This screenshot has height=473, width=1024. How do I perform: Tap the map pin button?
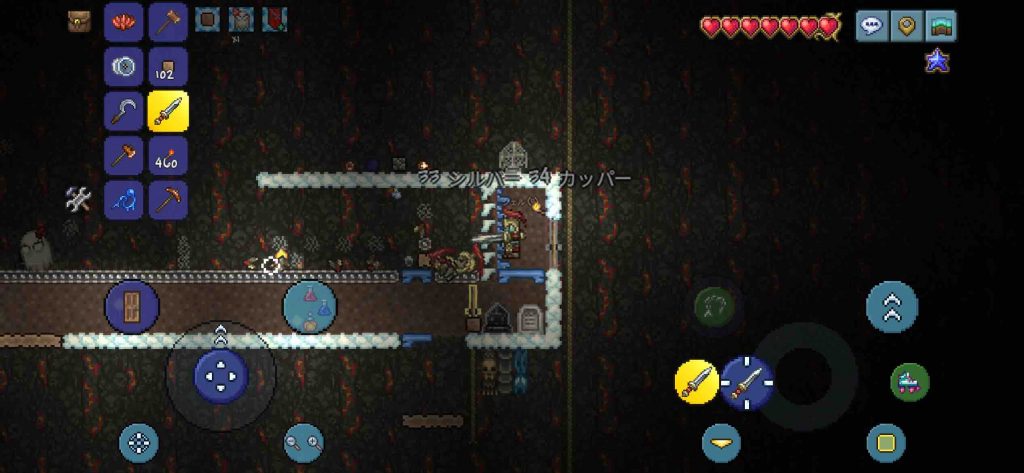pyautogui.click(x=906, y=26)
